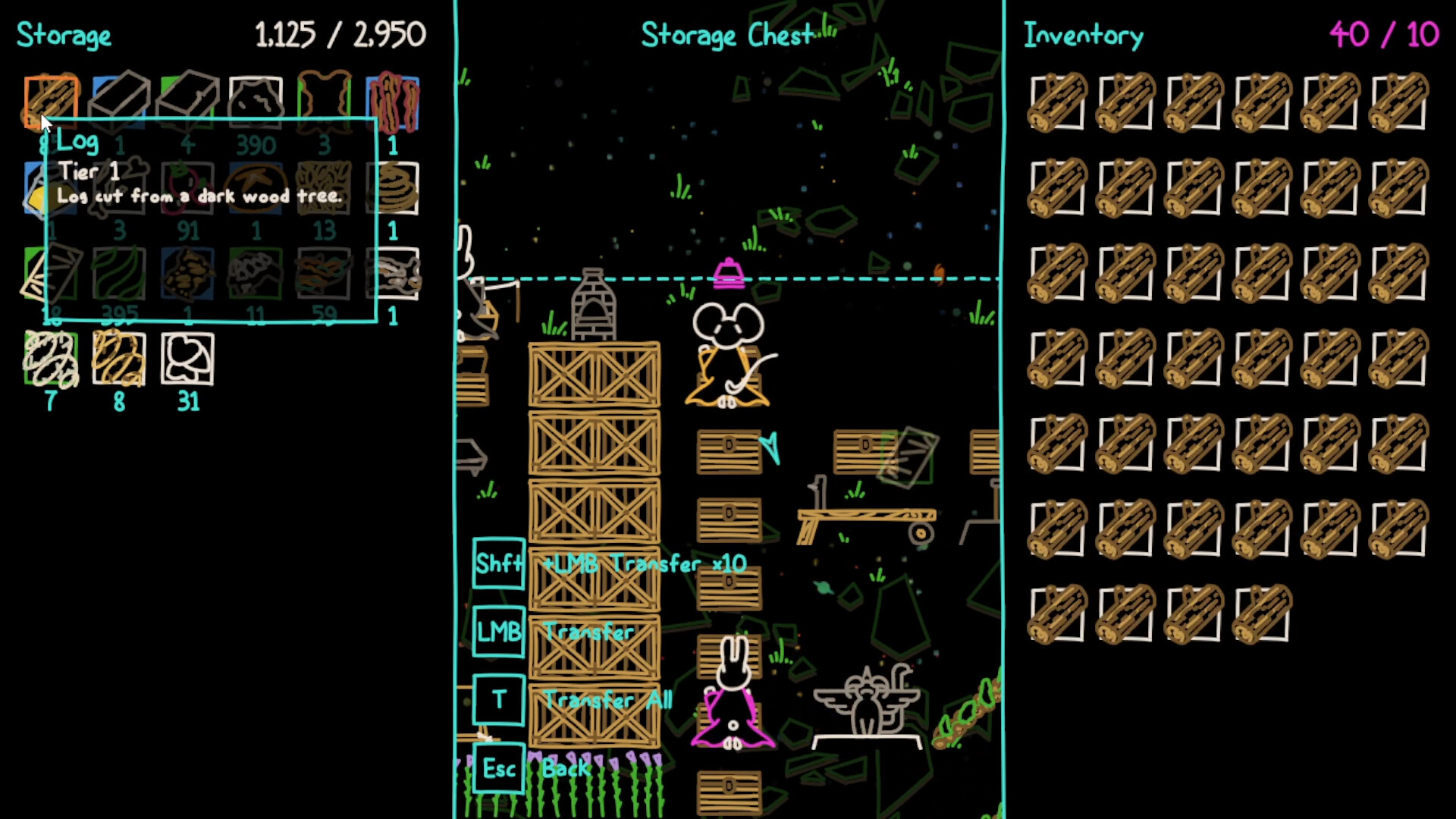1456x819 pixels.
Task: Select the golden seeds stack of 8
Action: click(119, 359)
